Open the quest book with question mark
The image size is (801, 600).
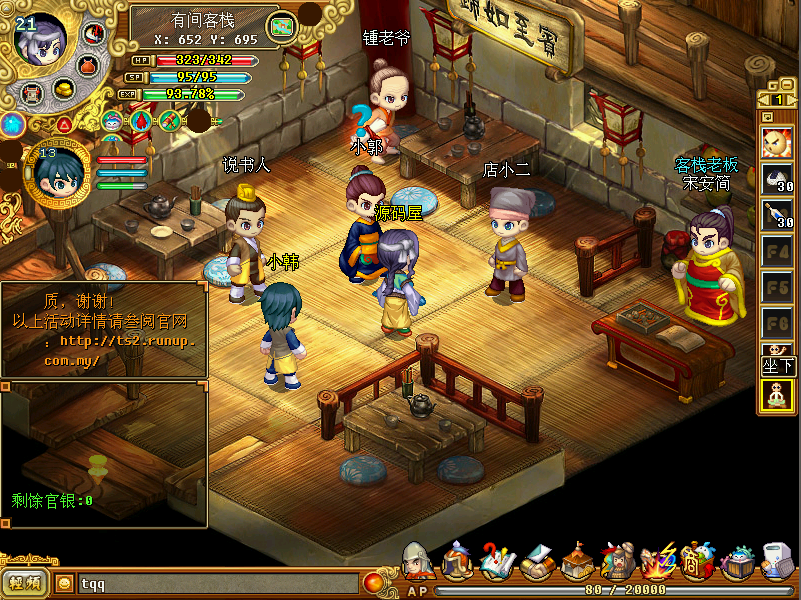tap(497, 562)
